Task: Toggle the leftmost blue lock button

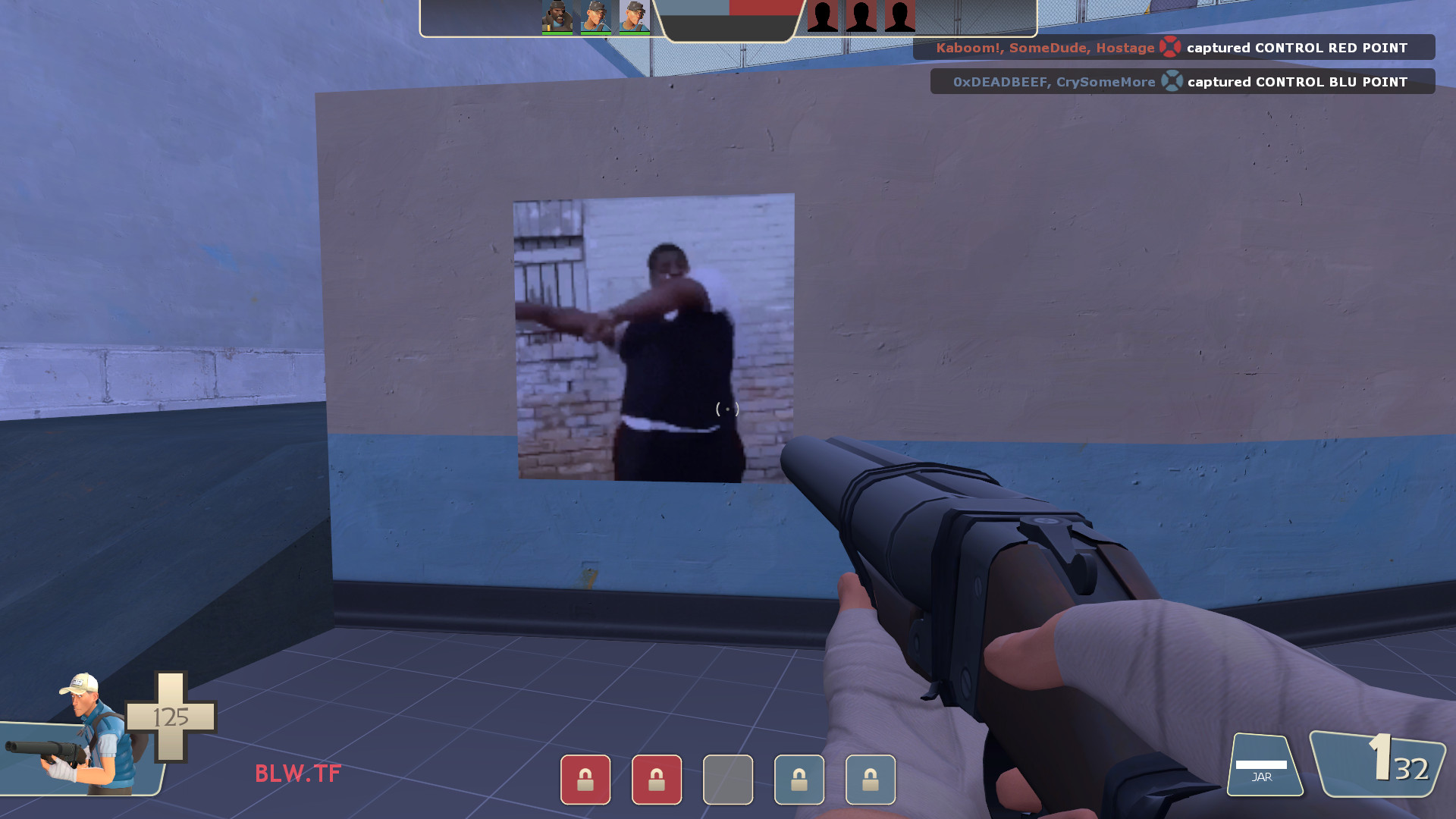Action: (799, 780)
